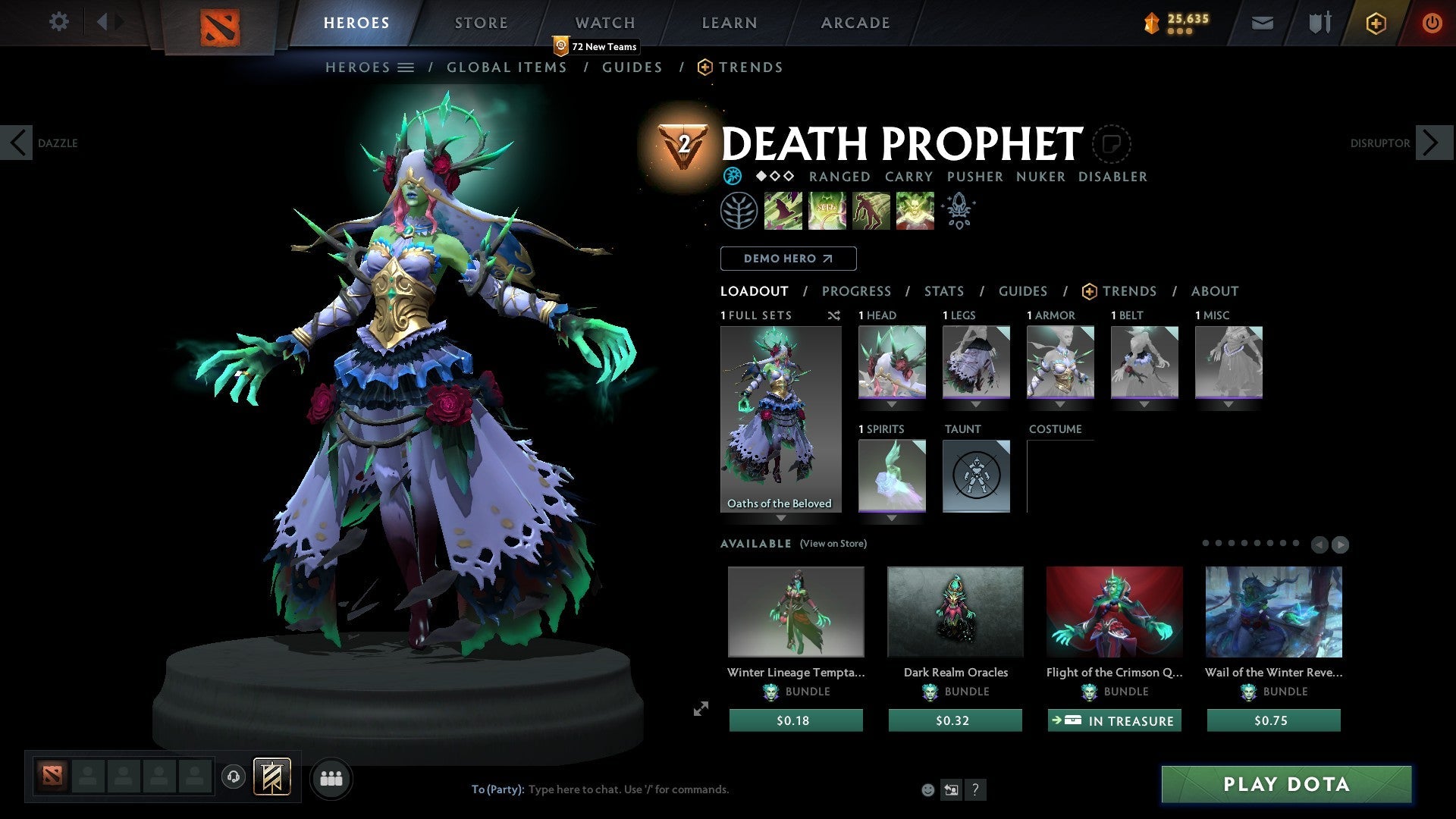Open the friends list icon bottom right
Screen dimensions: 1456x819
(331, 778)
